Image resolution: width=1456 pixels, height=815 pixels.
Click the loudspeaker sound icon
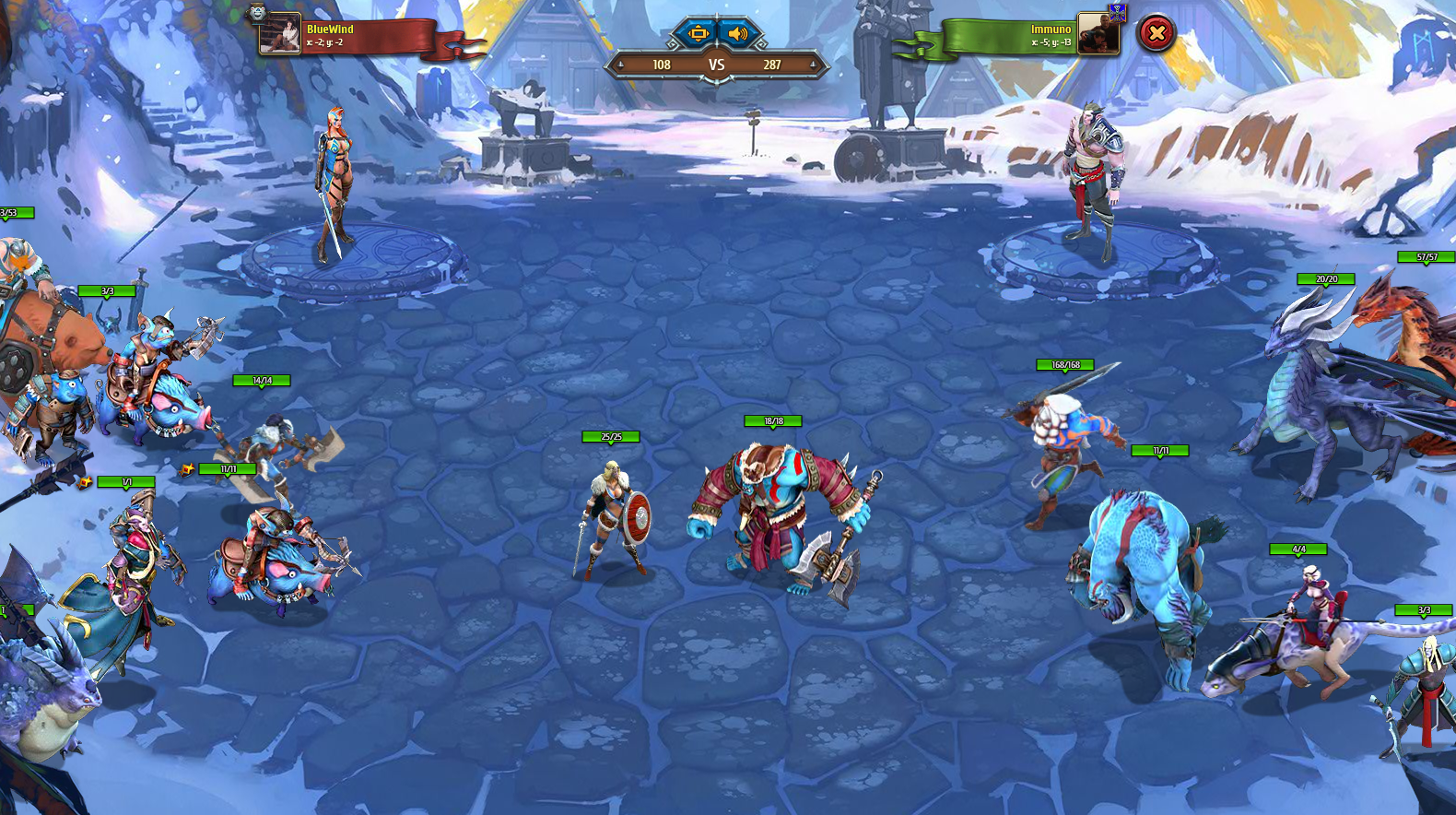[738, 33]
